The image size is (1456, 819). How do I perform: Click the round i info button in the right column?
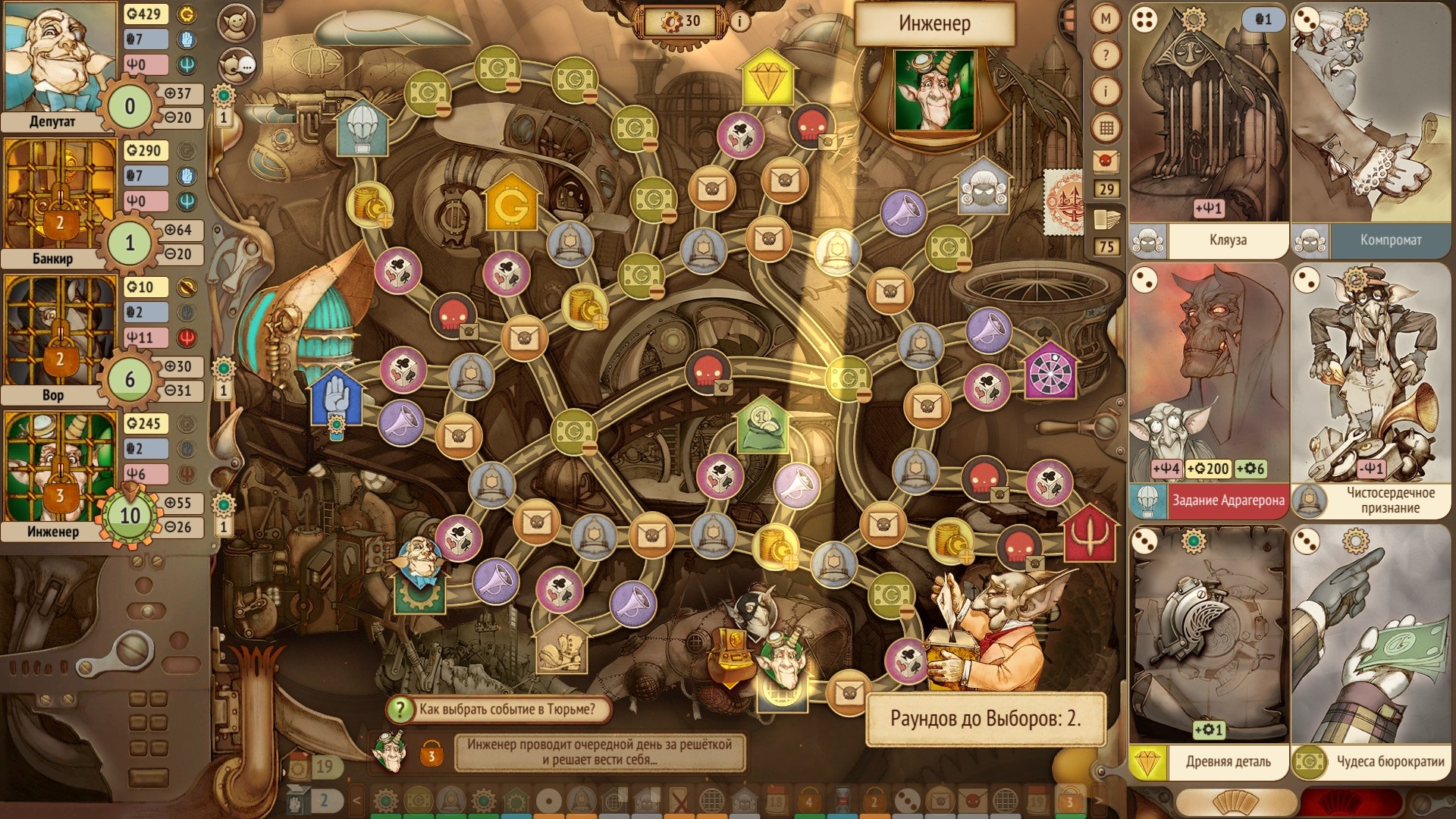tap(1106, 92)
